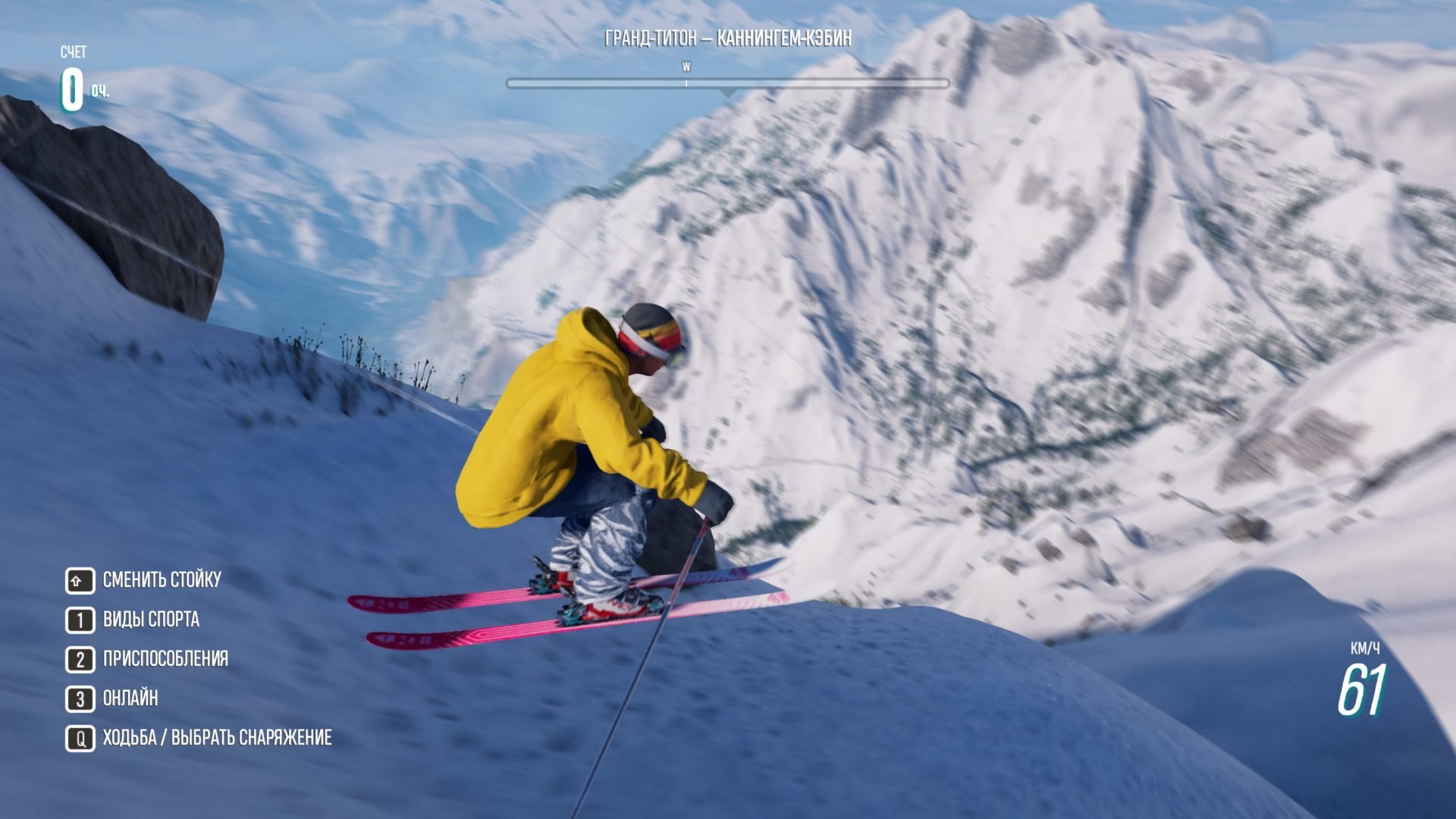Image resolution: width=1456 pixels, height=819 pixels.
Task: Open the Виды спорта menu entry
Action: point(150,620)
